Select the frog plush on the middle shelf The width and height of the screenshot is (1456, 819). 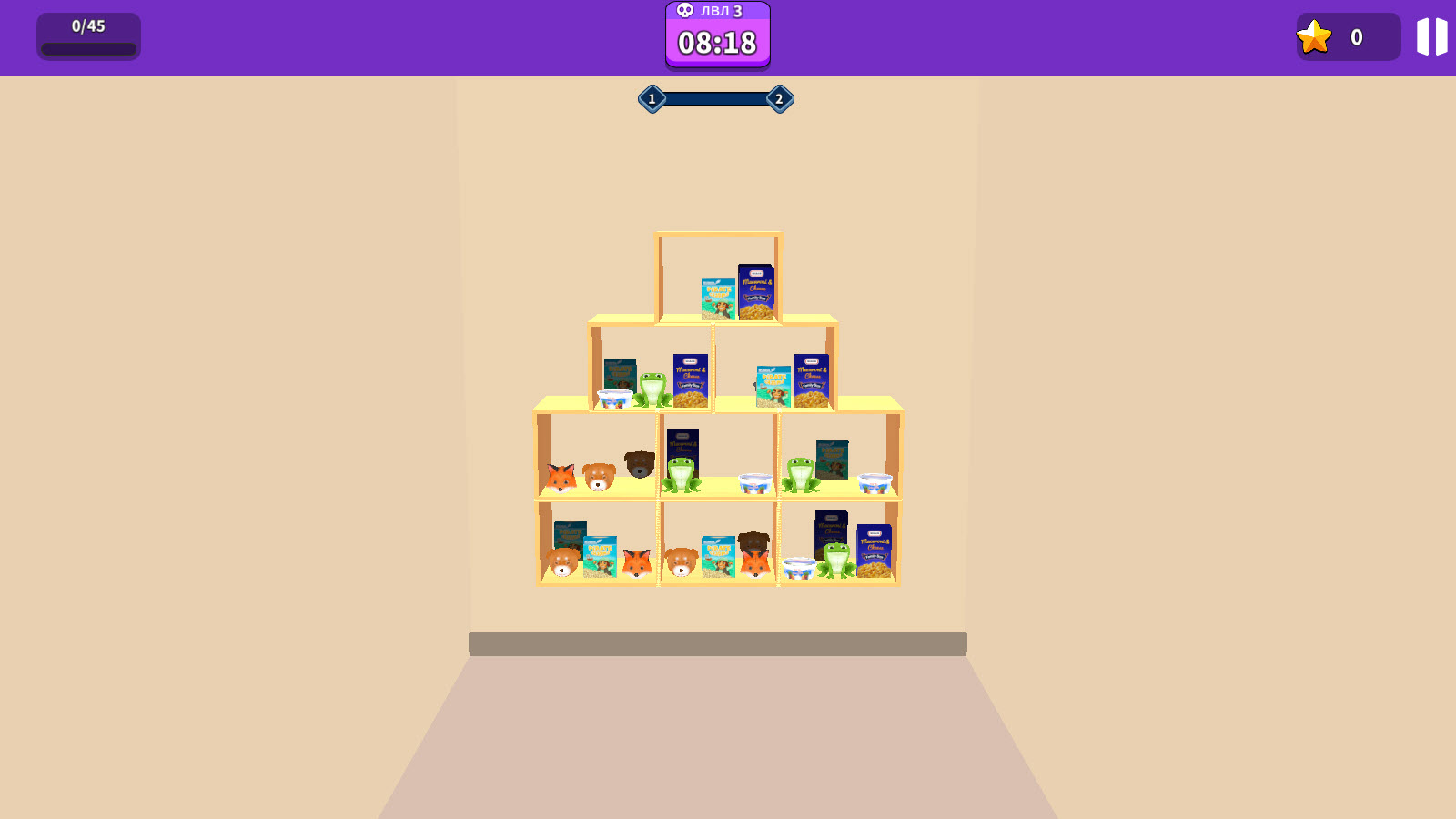(x=682, y=474)
